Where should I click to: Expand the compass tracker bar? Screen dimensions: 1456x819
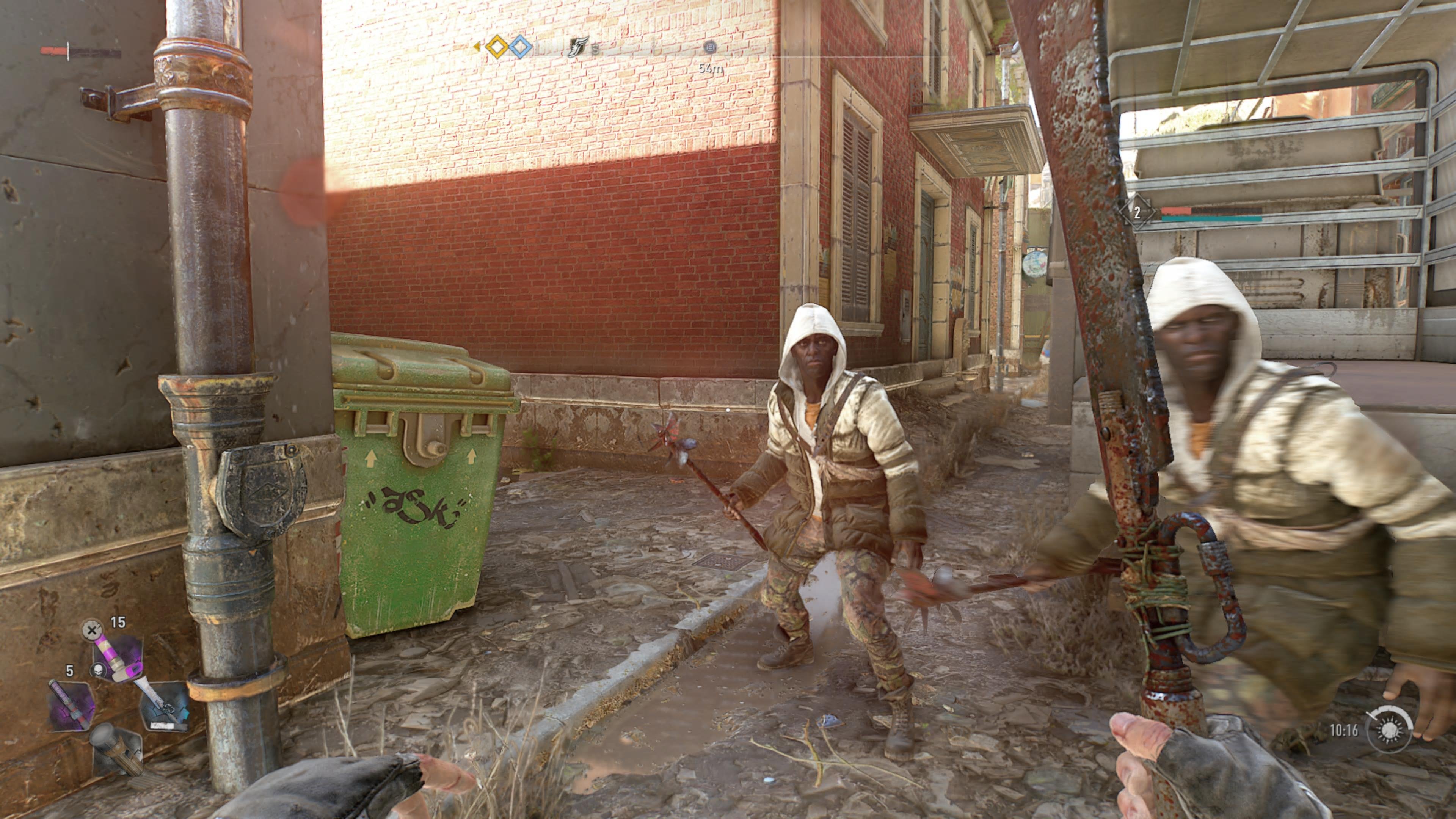coord(622,51)
